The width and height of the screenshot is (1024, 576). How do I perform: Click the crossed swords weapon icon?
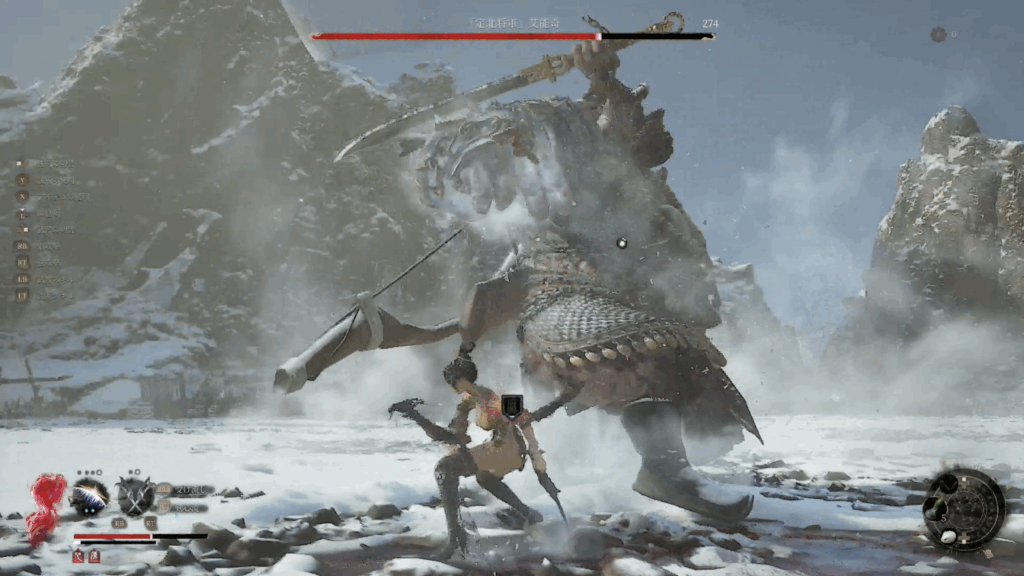click(x=134, y=496)
